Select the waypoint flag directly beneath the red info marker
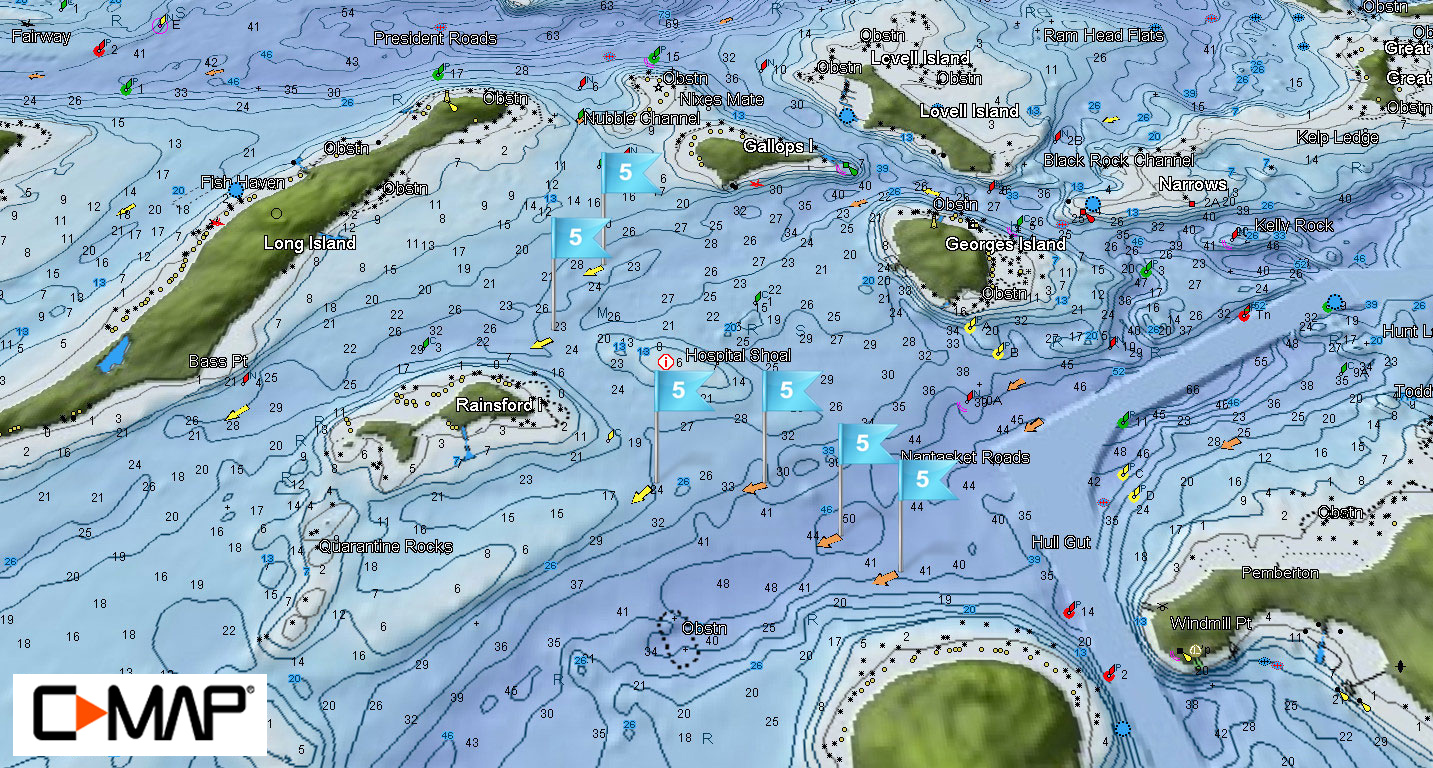Viewport: 1433px width, 768px height. tap(680, 391)
